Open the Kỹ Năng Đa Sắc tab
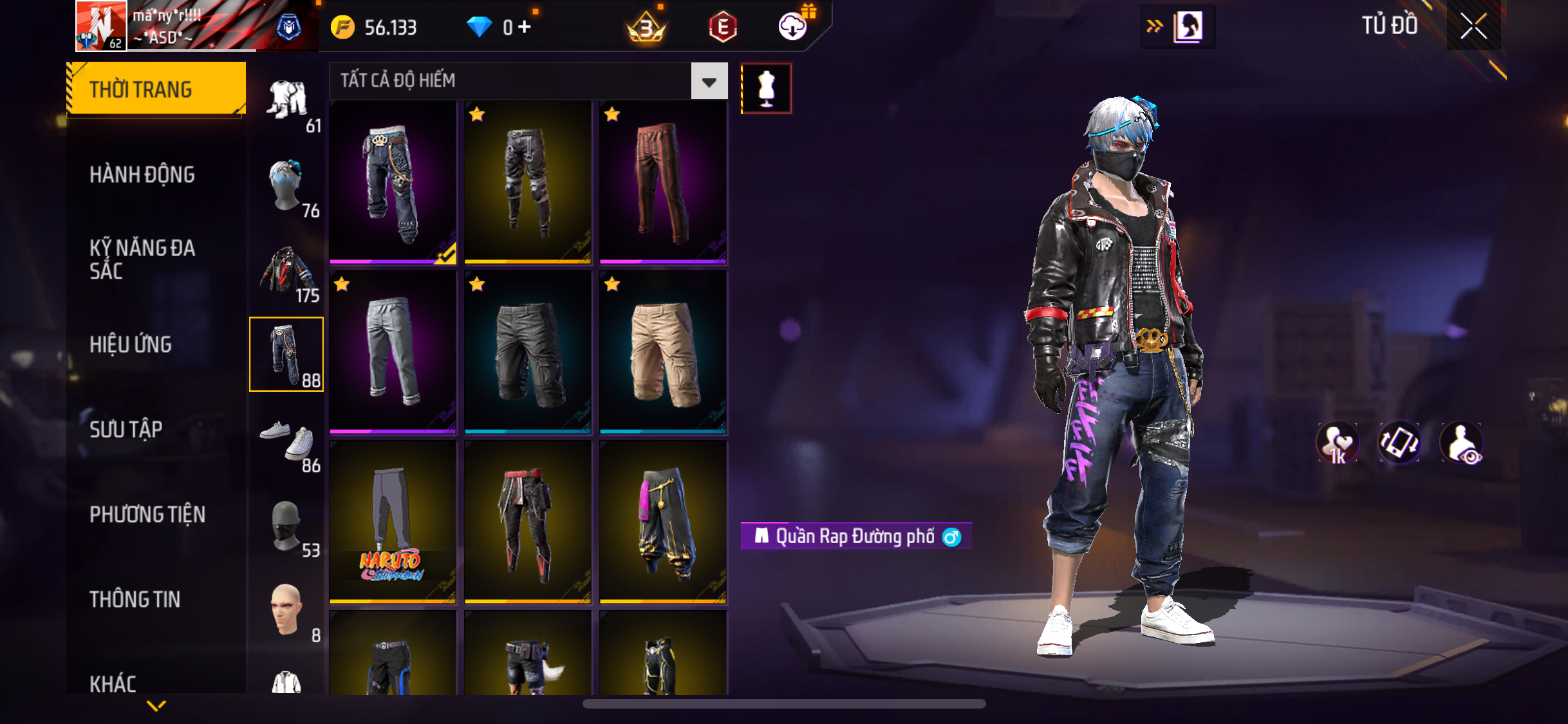The width and height of the screenshot is (1568, 724). tap(142, 259)
